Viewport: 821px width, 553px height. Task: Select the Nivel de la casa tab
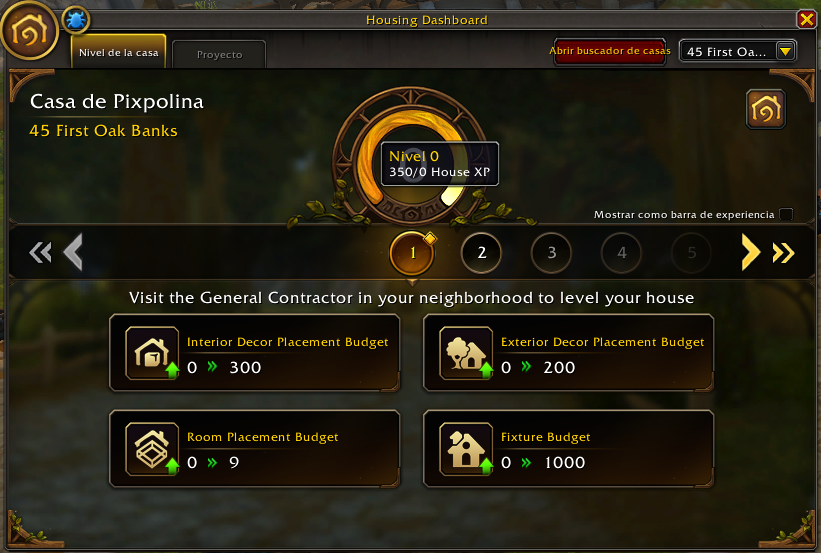coord(119,52)
